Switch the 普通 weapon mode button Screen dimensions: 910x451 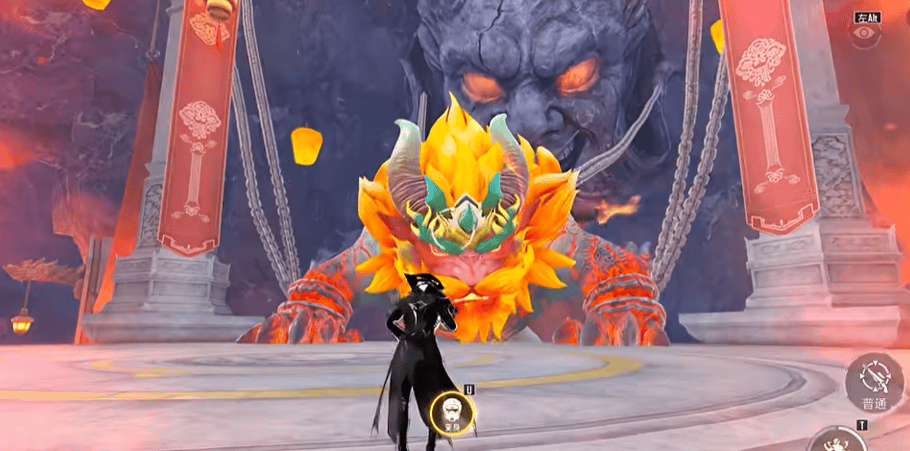point(874,383)
